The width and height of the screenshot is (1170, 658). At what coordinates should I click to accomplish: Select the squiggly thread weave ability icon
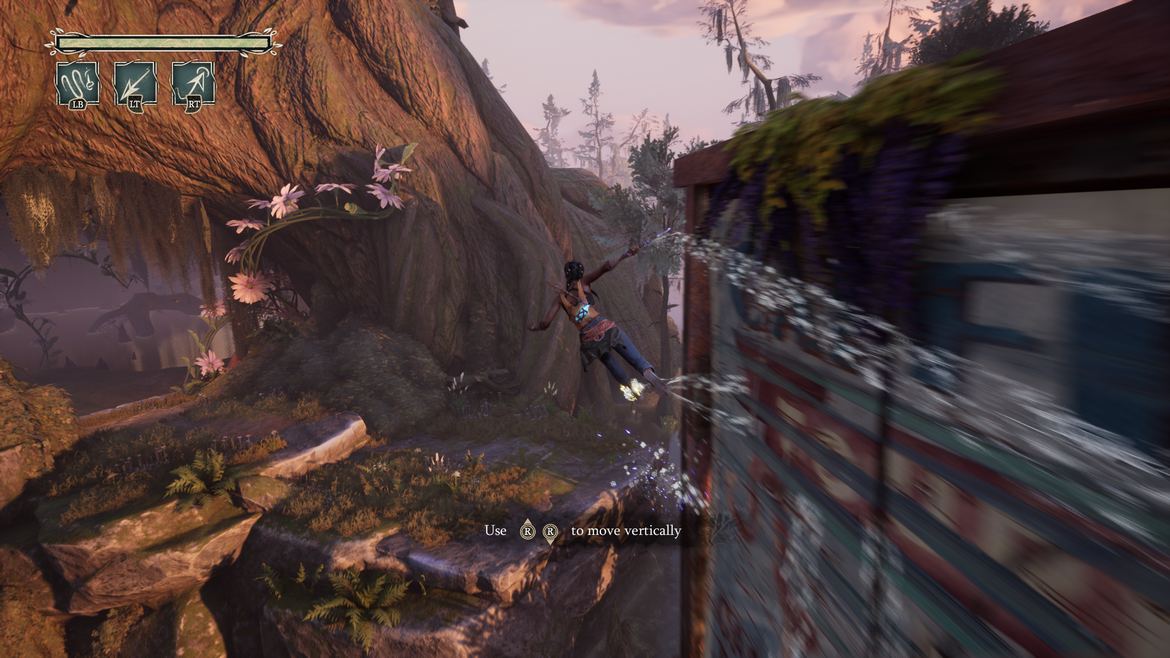point(77,84)
